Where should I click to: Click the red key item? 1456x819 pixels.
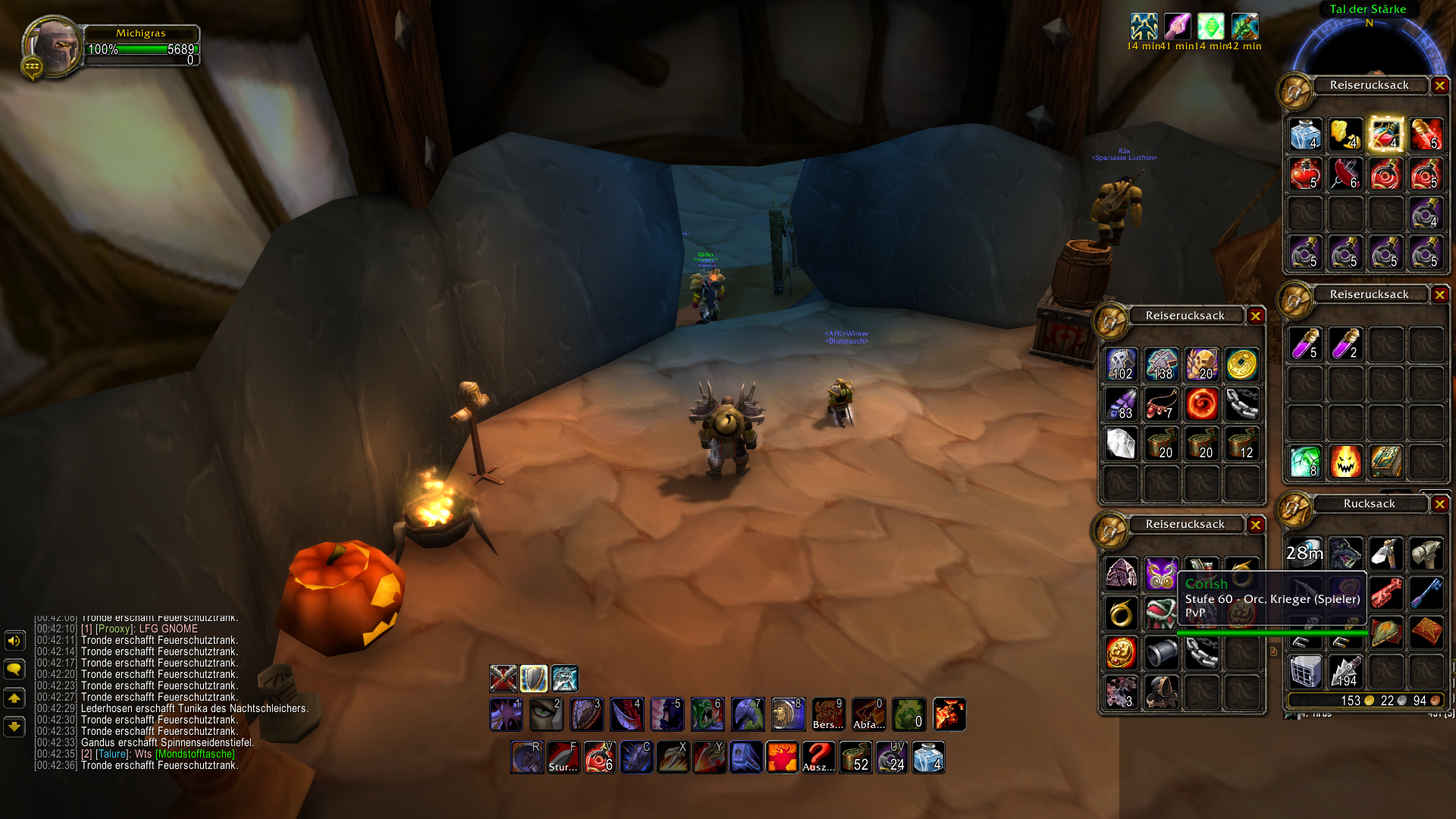[x=1385, y=593]
